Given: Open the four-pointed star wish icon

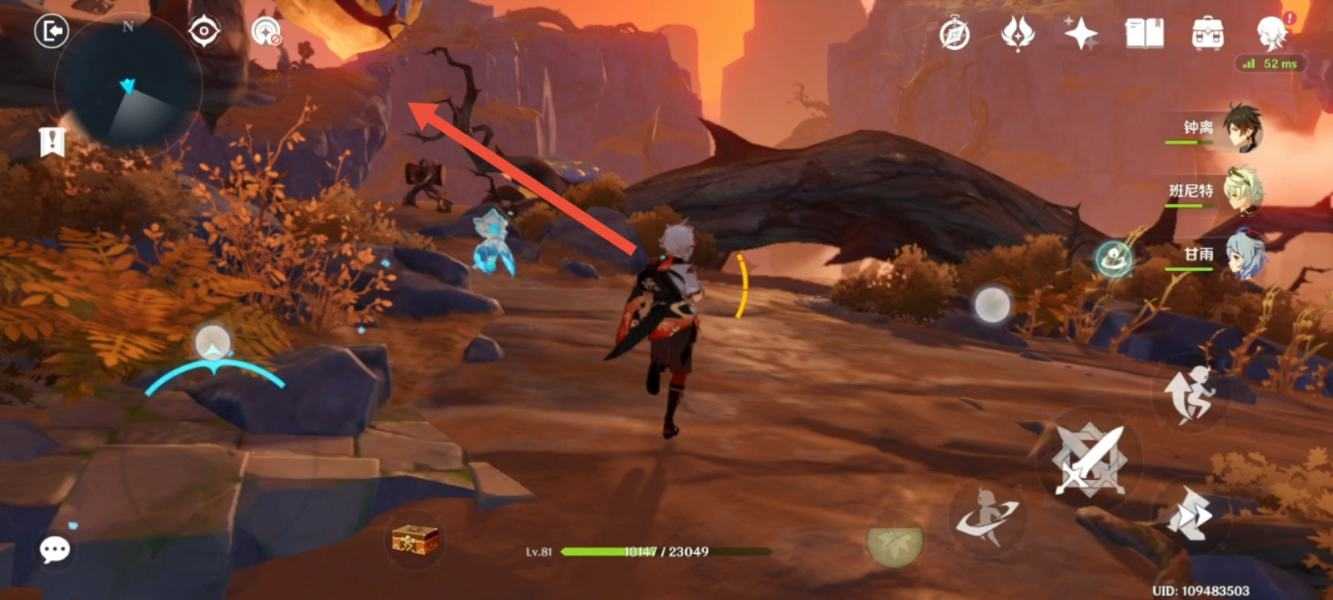Looking at the screenshot, I should [x=1080, y=34].
